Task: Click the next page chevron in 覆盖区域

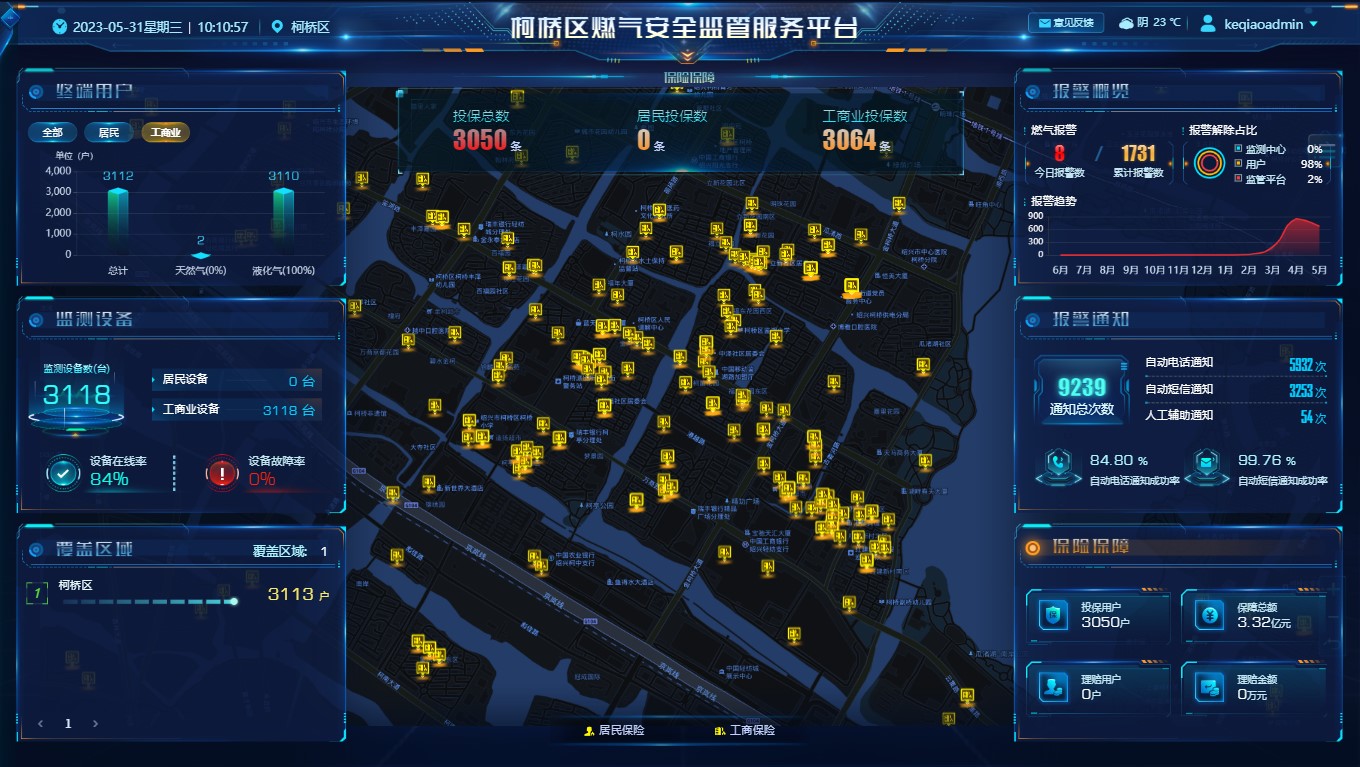Action: point(95,722)
